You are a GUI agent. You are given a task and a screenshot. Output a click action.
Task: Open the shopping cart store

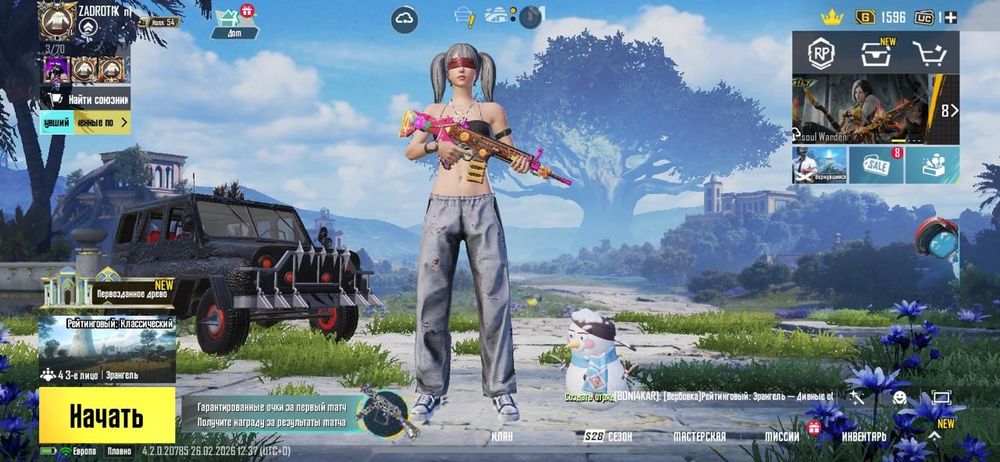tap(932, 54)
